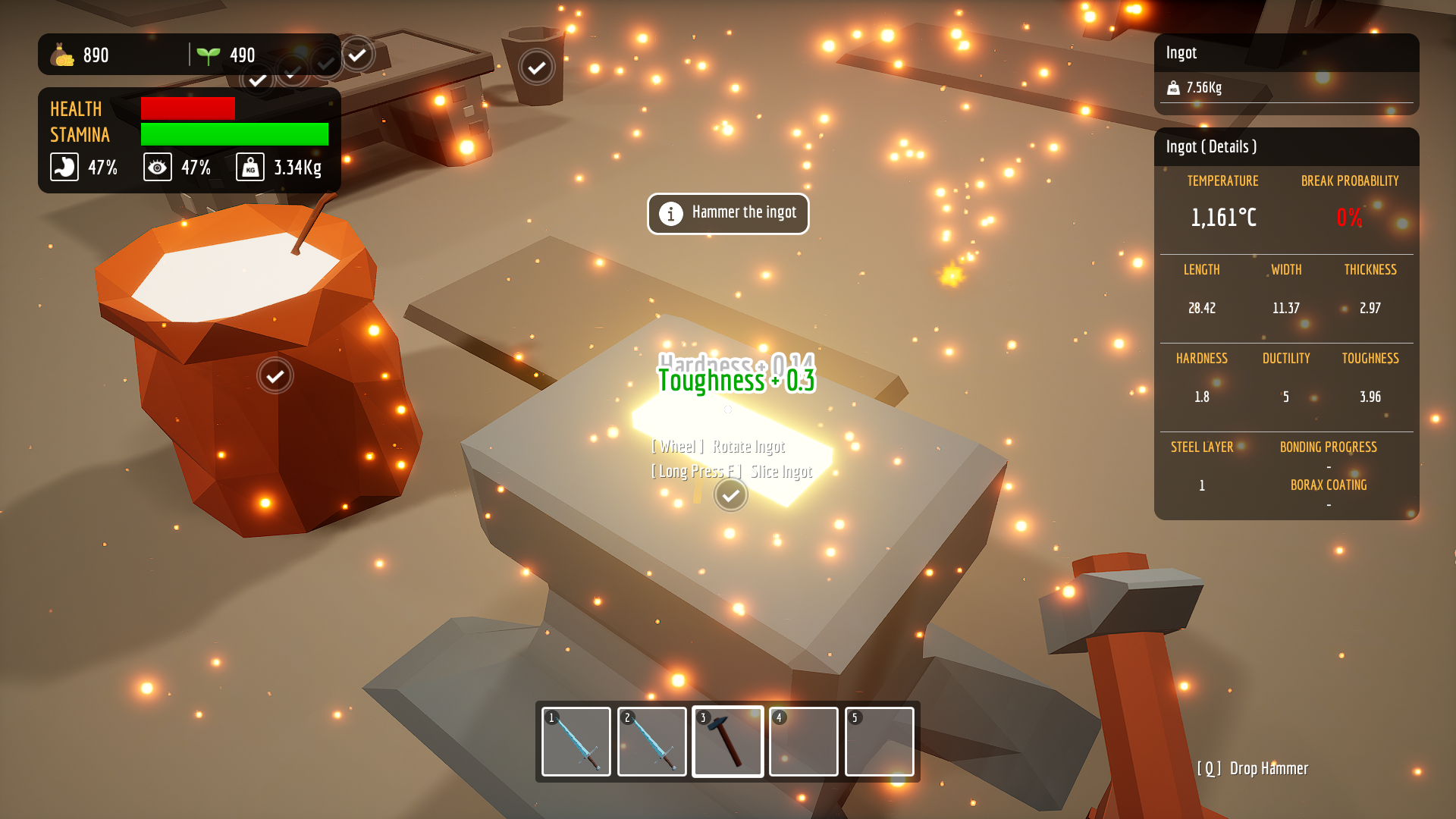Toggle the checkmark on the orange quench bucket
1456x819 pixels.
tap(275, 375)
